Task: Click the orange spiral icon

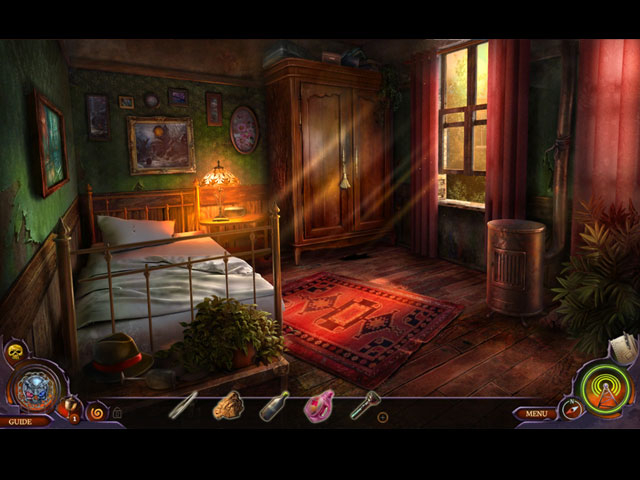Action: tap(97, 411)
